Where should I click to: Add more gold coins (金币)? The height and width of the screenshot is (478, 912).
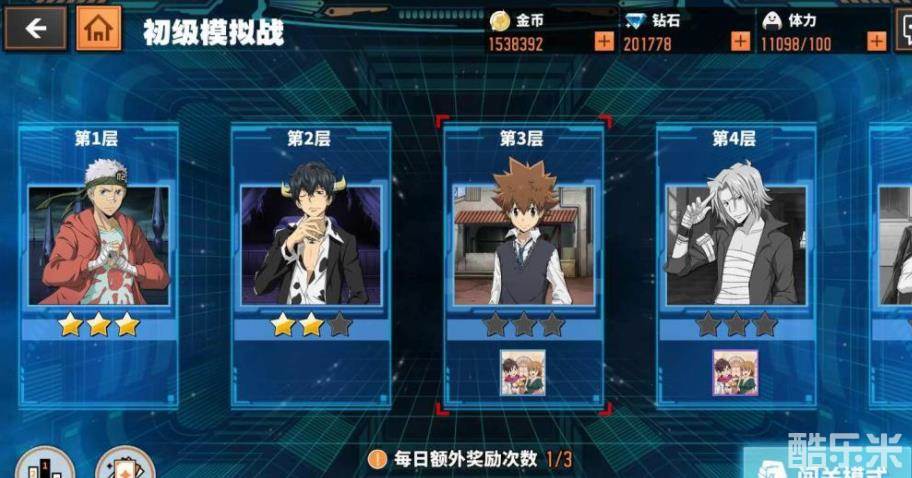(x=603, y=42)
